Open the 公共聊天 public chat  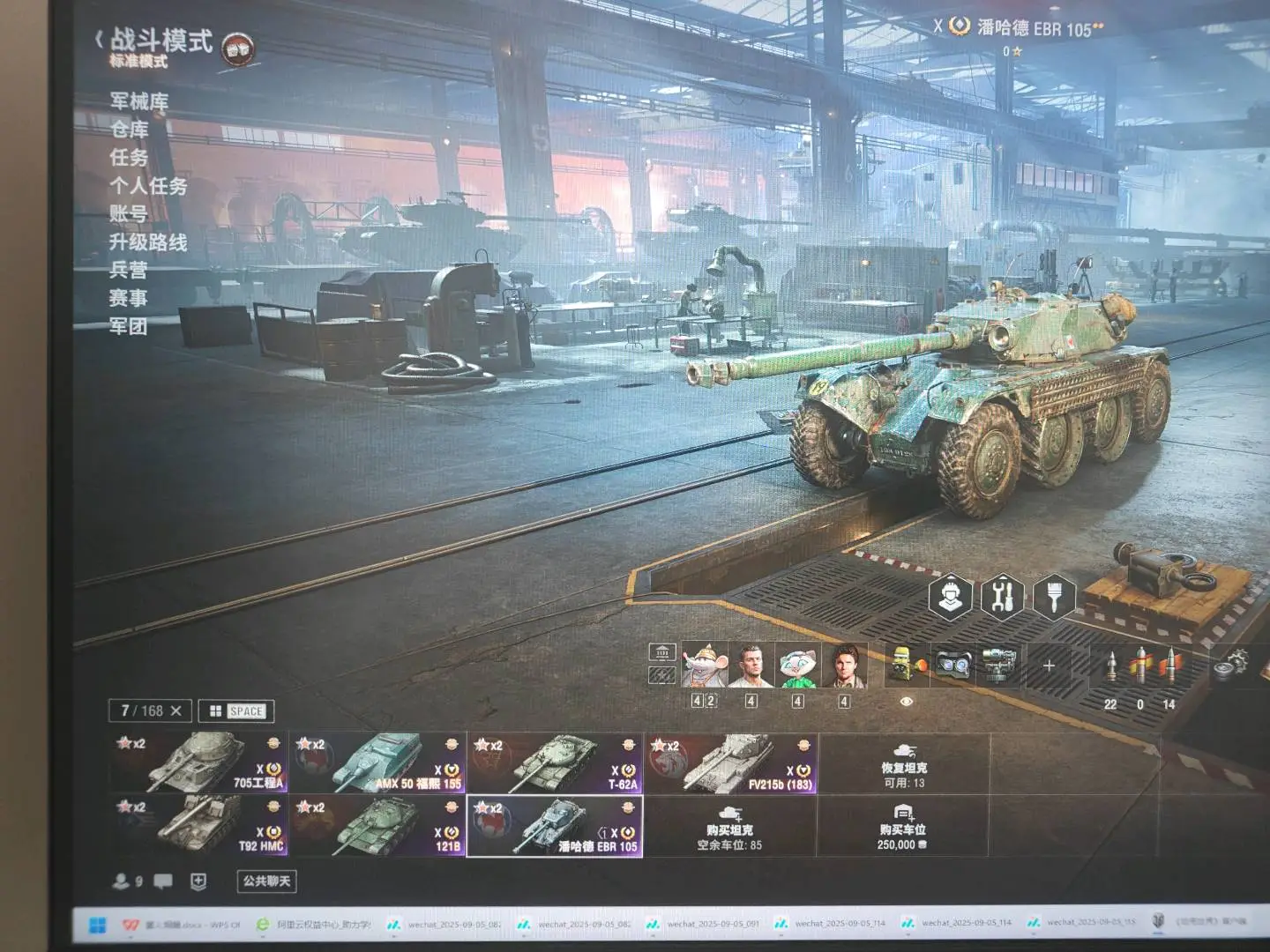click(x=266, y=881)
